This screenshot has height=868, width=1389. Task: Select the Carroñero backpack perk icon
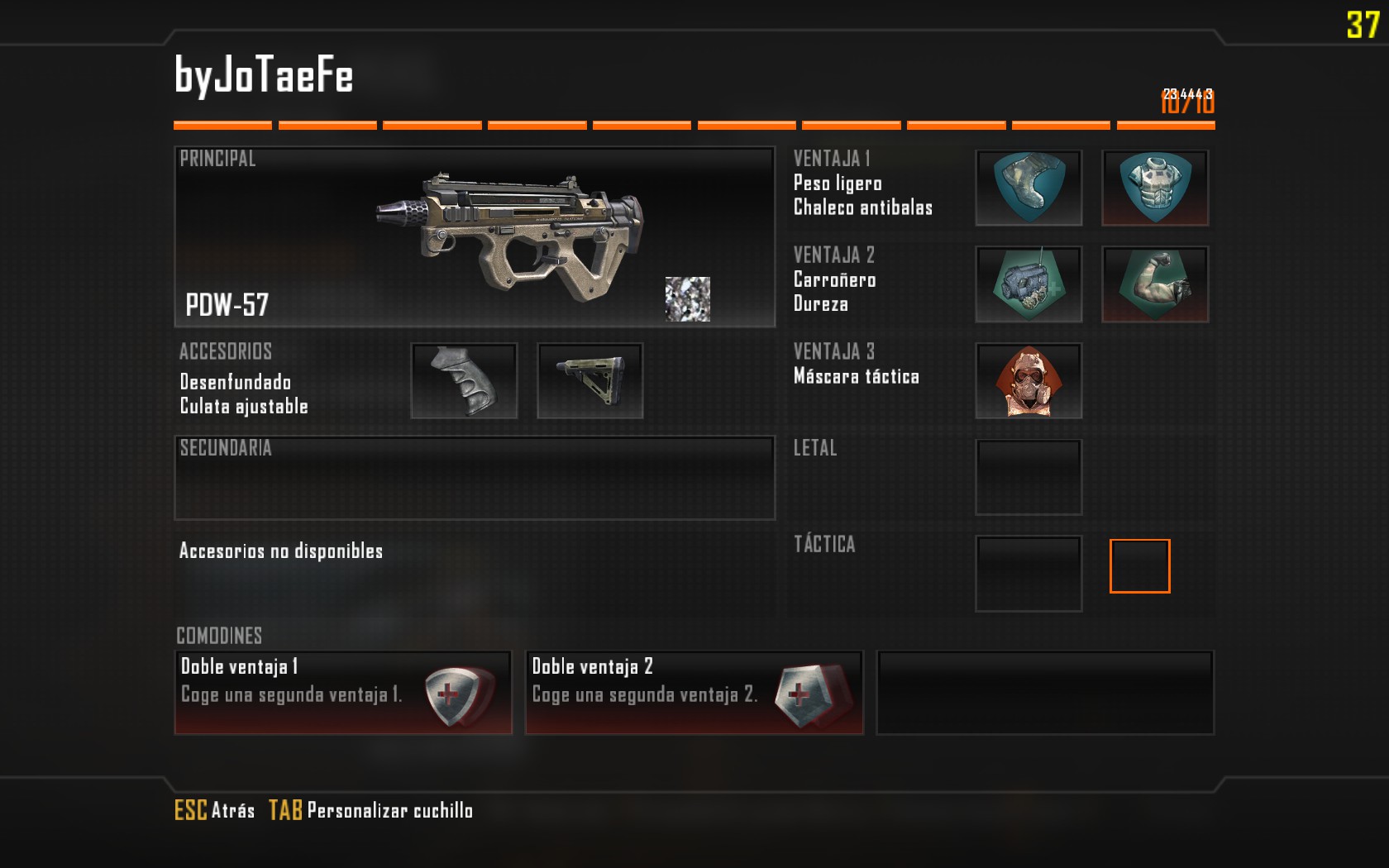point(1029,284)
